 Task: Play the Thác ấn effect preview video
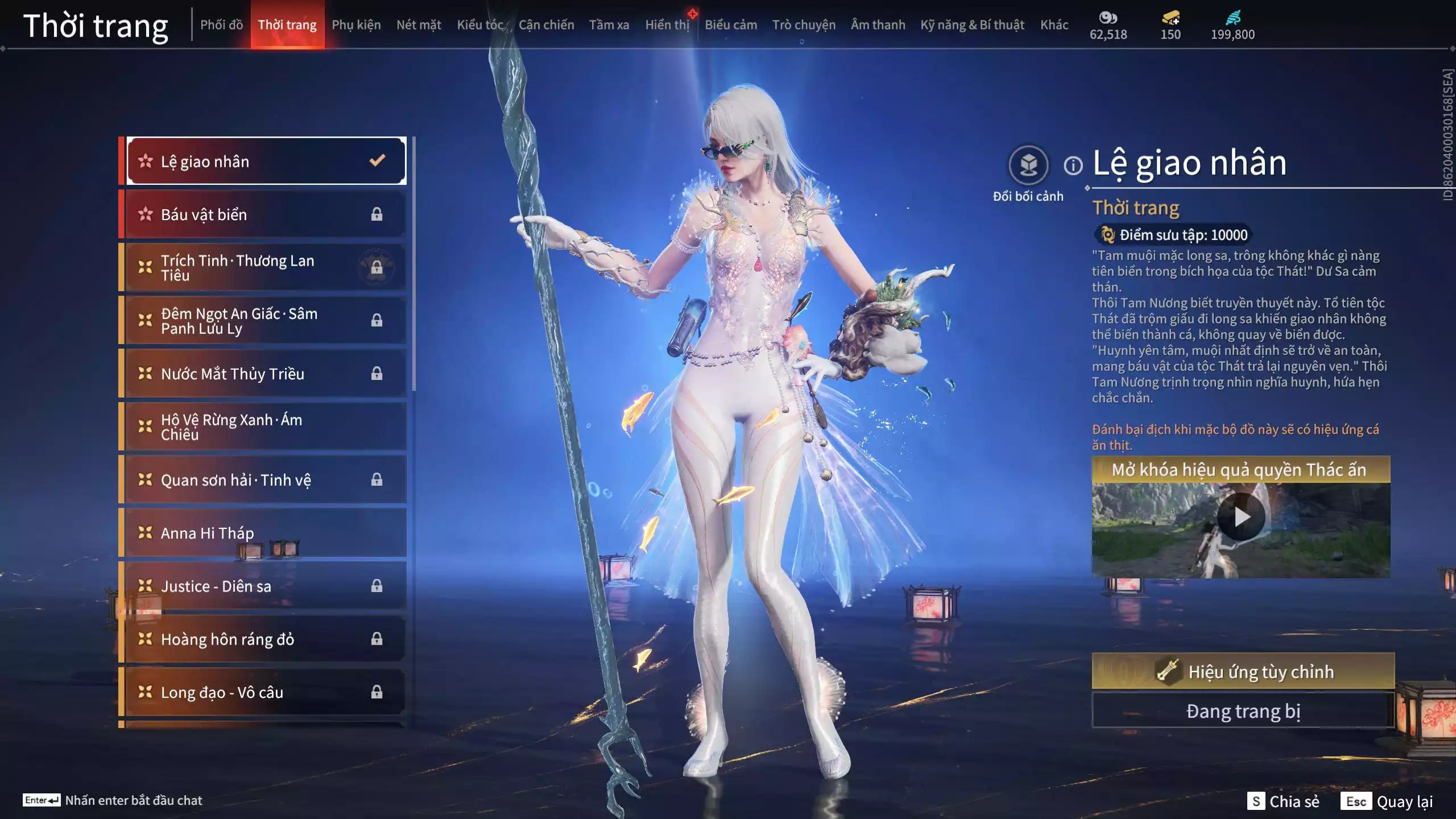tap(1240, 517)
